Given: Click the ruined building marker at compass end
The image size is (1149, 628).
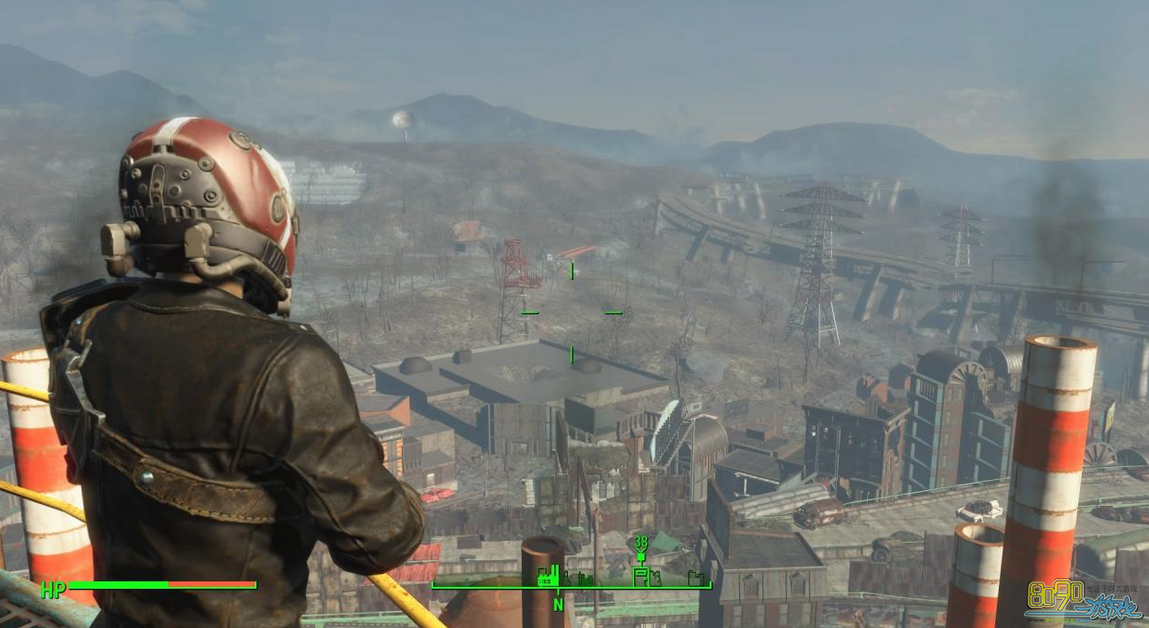Looking at the screenshot, I should point(697,578).
